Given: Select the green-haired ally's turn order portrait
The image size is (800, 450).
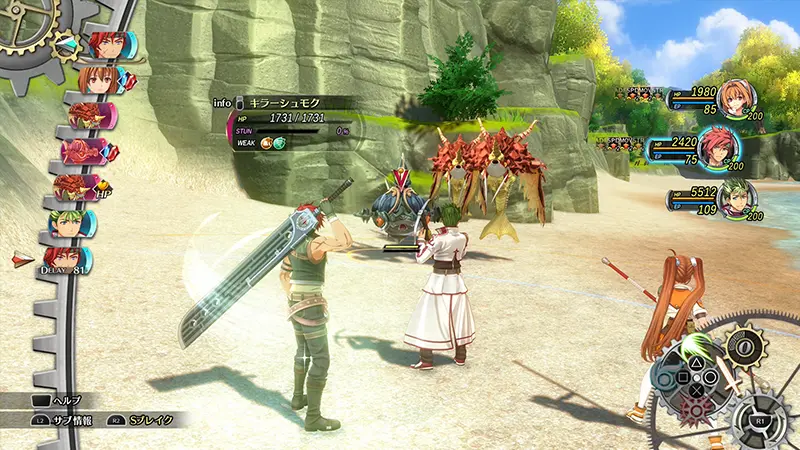Looking at the screenshot, I should pos(75,223).
